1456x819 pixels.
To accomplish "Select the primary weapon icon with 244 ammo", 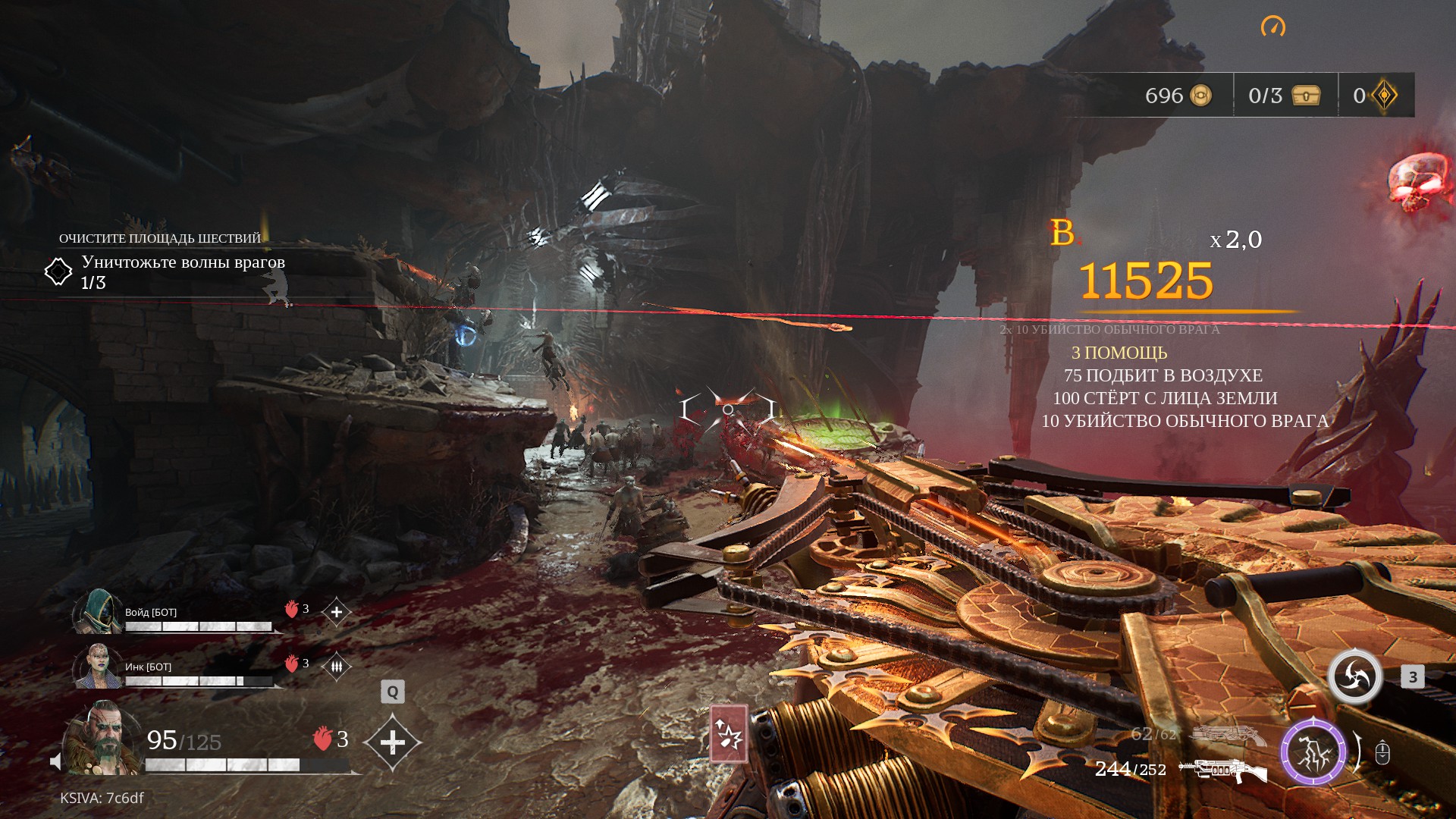I will pyautogui.click(x=1223, y=770).
